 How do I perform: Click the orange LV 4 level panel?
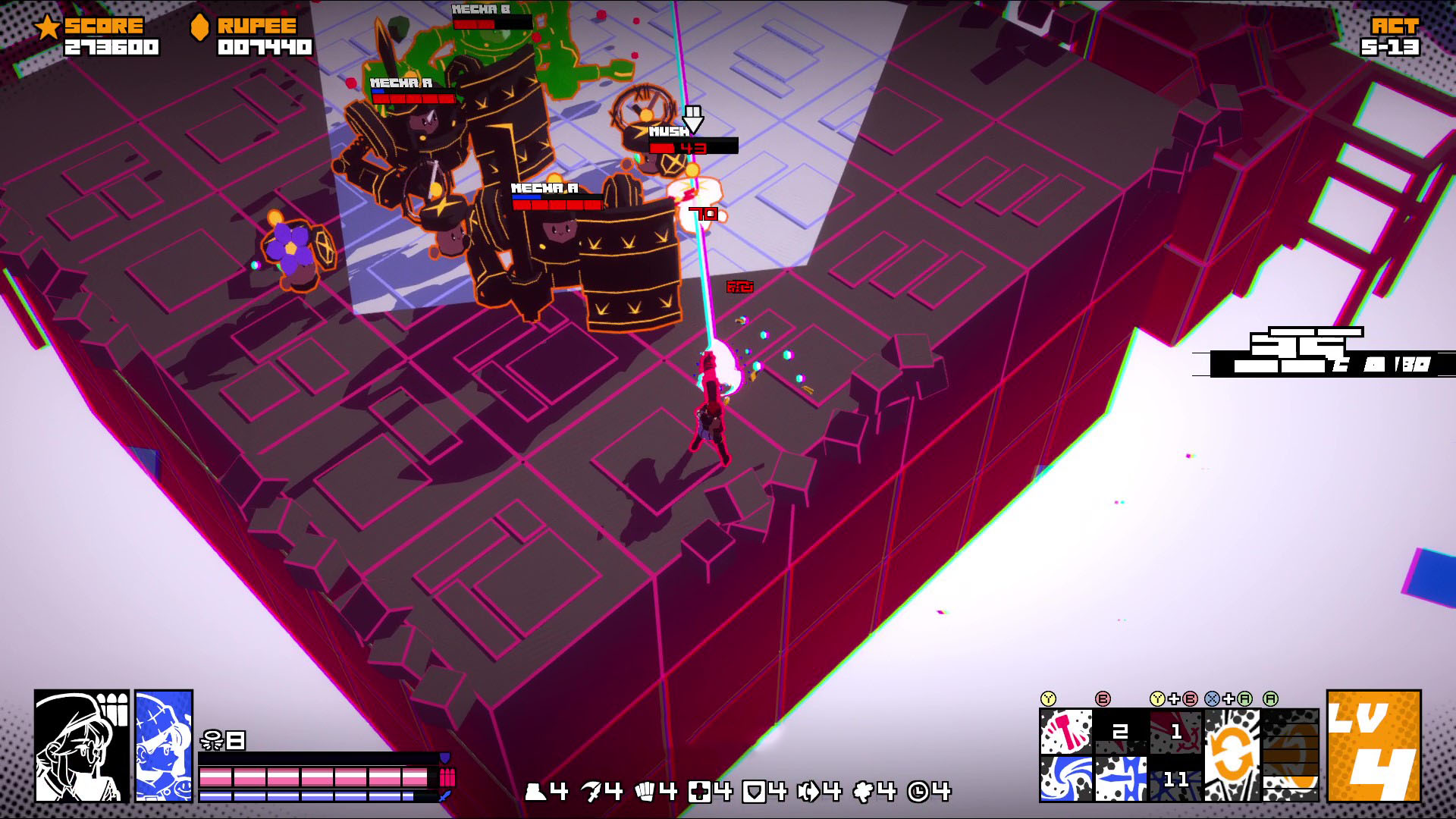(x=1373, y=745)
